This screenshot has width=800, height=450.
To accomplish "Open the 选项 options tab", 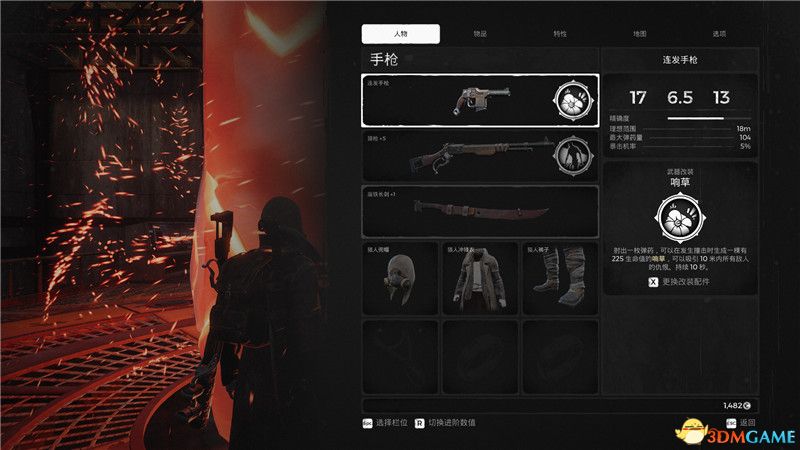I will tap(718, 33).
